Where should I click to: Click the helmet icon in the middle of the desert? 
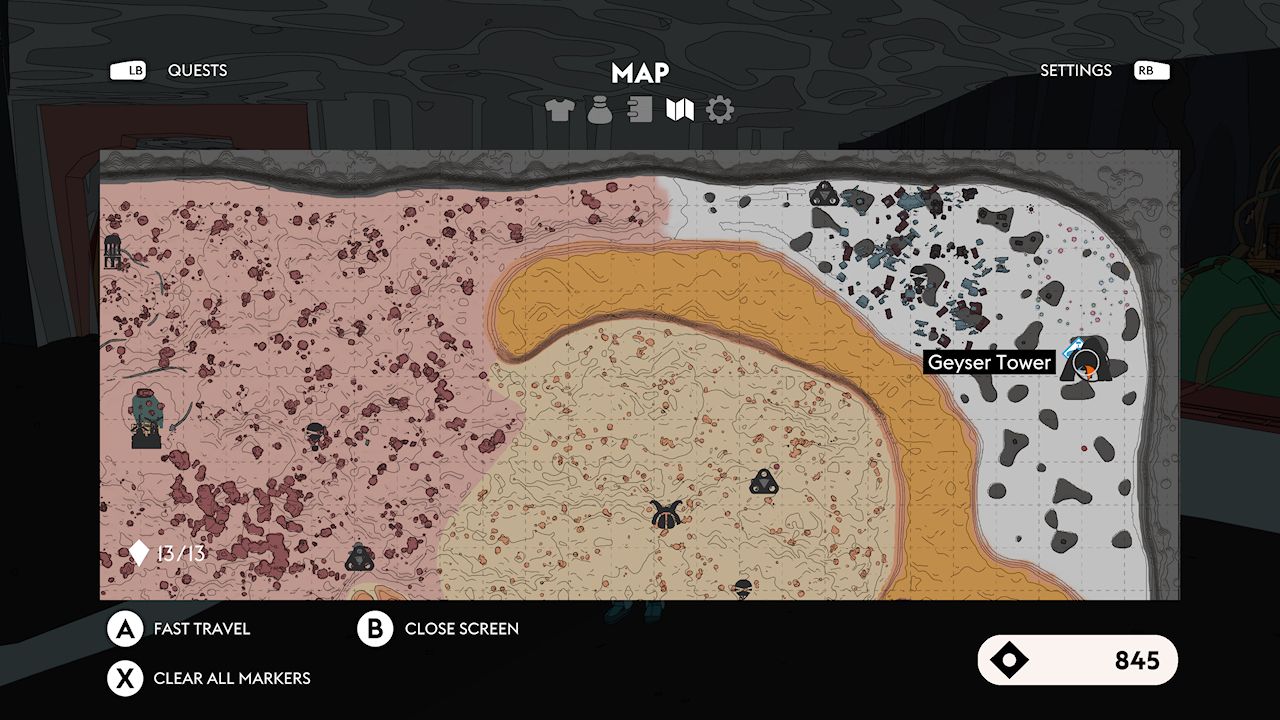coord(666,514)
